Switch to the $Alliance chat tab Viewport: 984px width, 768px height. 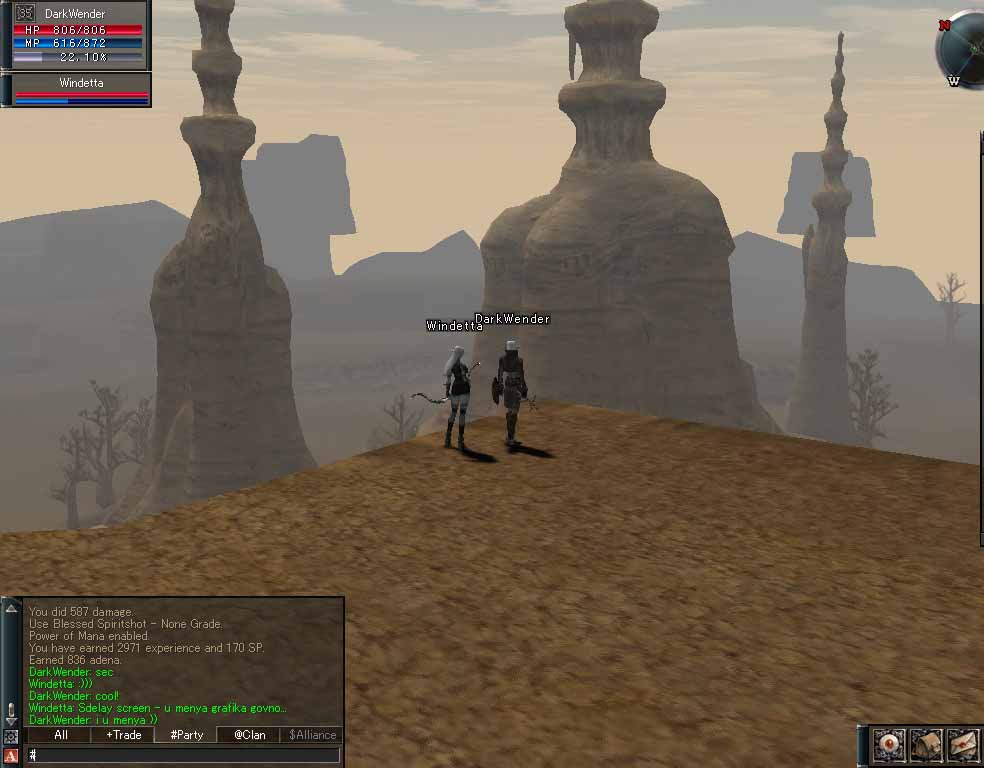point(312,735)
